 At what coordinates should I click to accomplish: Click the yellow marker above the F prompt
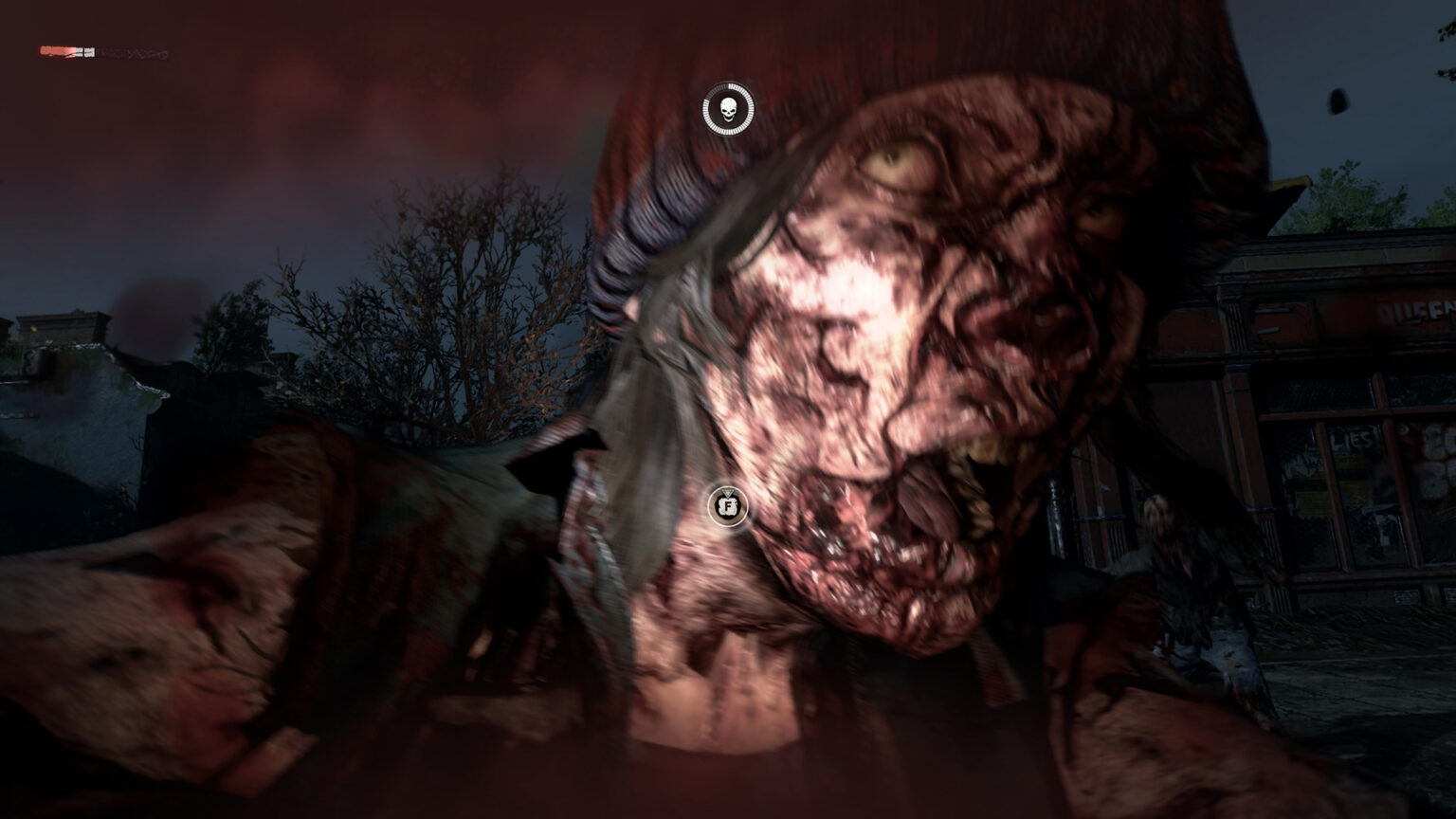pyautogui.click(x=726, y=488)
